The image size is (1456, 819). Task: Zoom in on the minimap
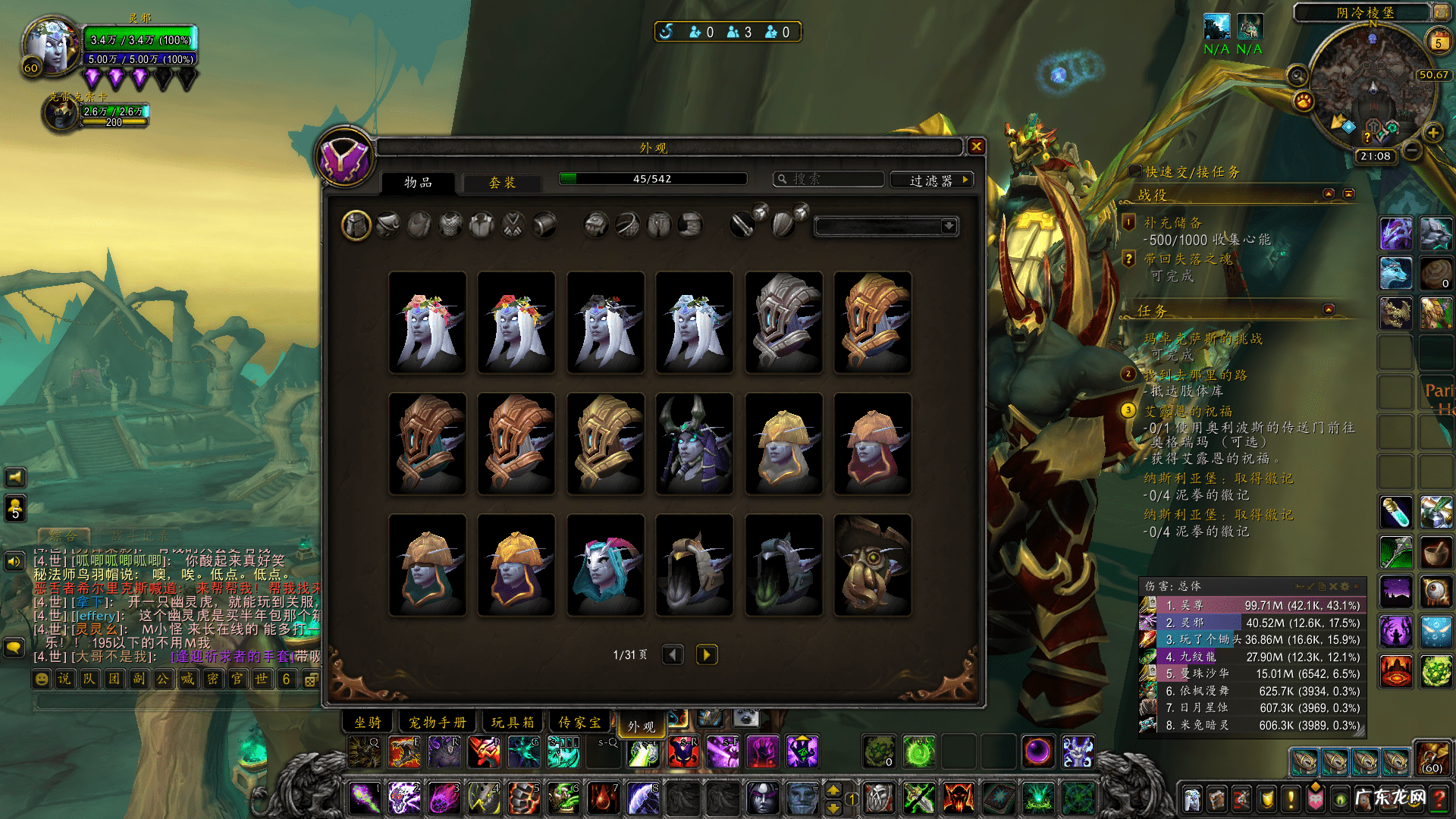click(x=1433, y=133)
